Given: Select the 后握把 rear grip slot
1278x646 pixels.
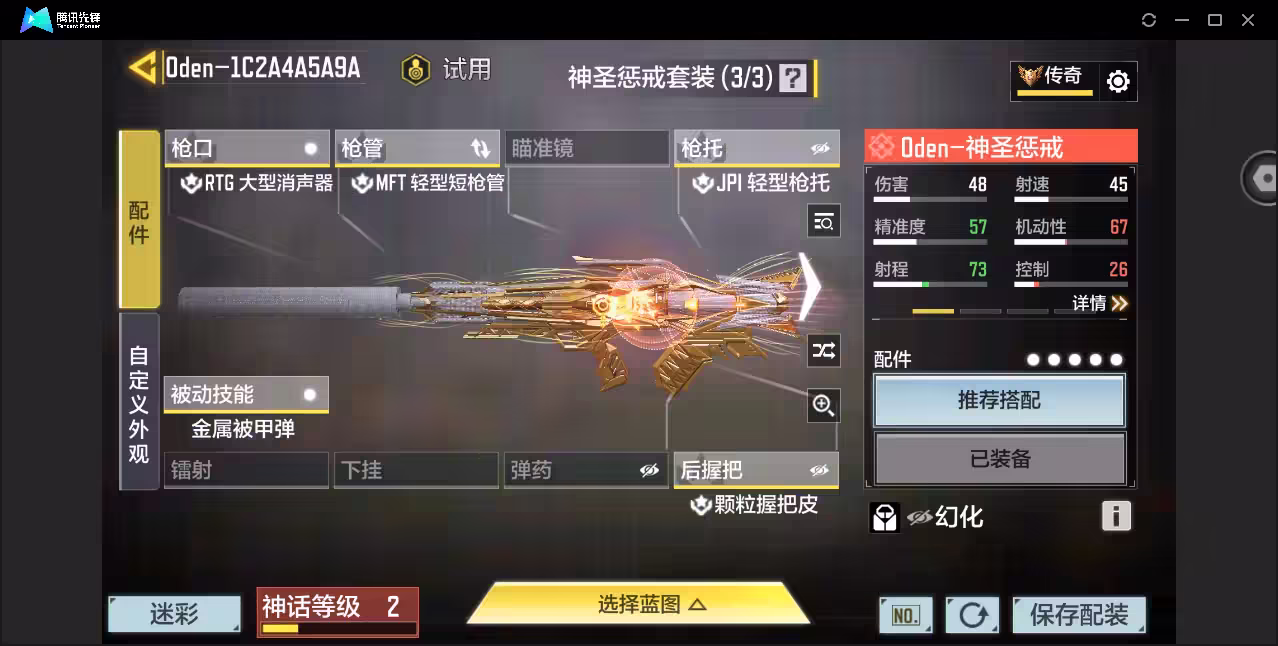Looking at the screenshot, I should coord(756,470).
